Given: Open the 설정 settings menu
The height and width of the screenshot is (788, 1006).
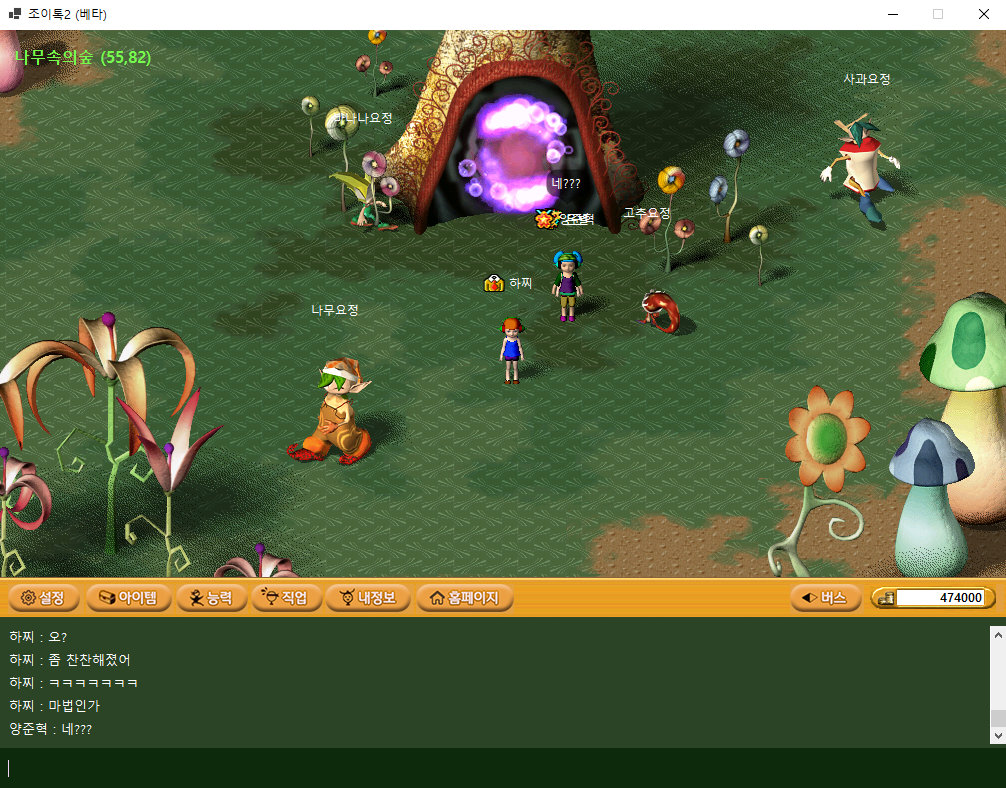Looking at the screenshot, I should click(42, 598).
